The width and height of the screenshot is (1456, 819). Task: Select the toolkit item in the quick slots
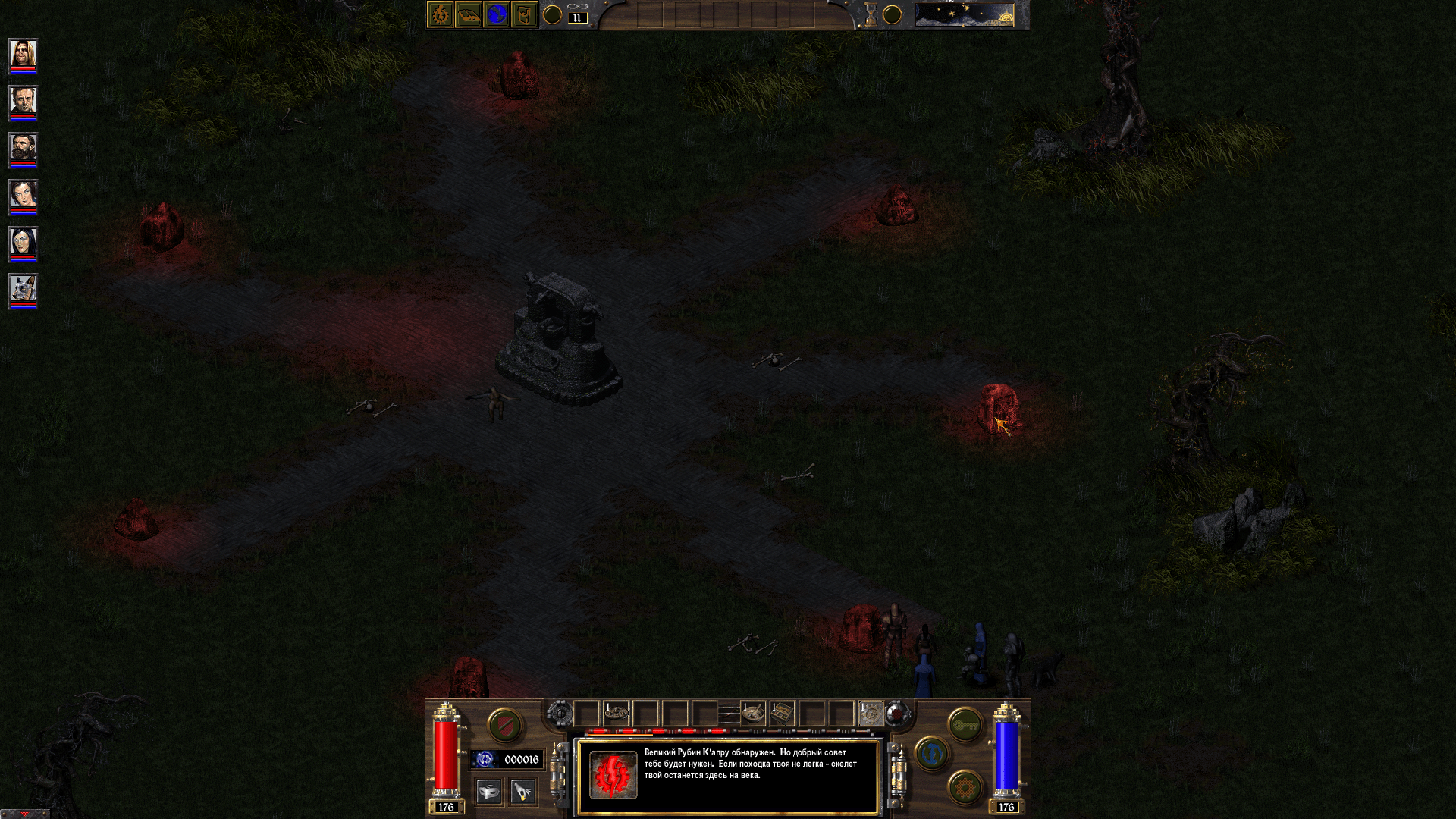point(783,711)
